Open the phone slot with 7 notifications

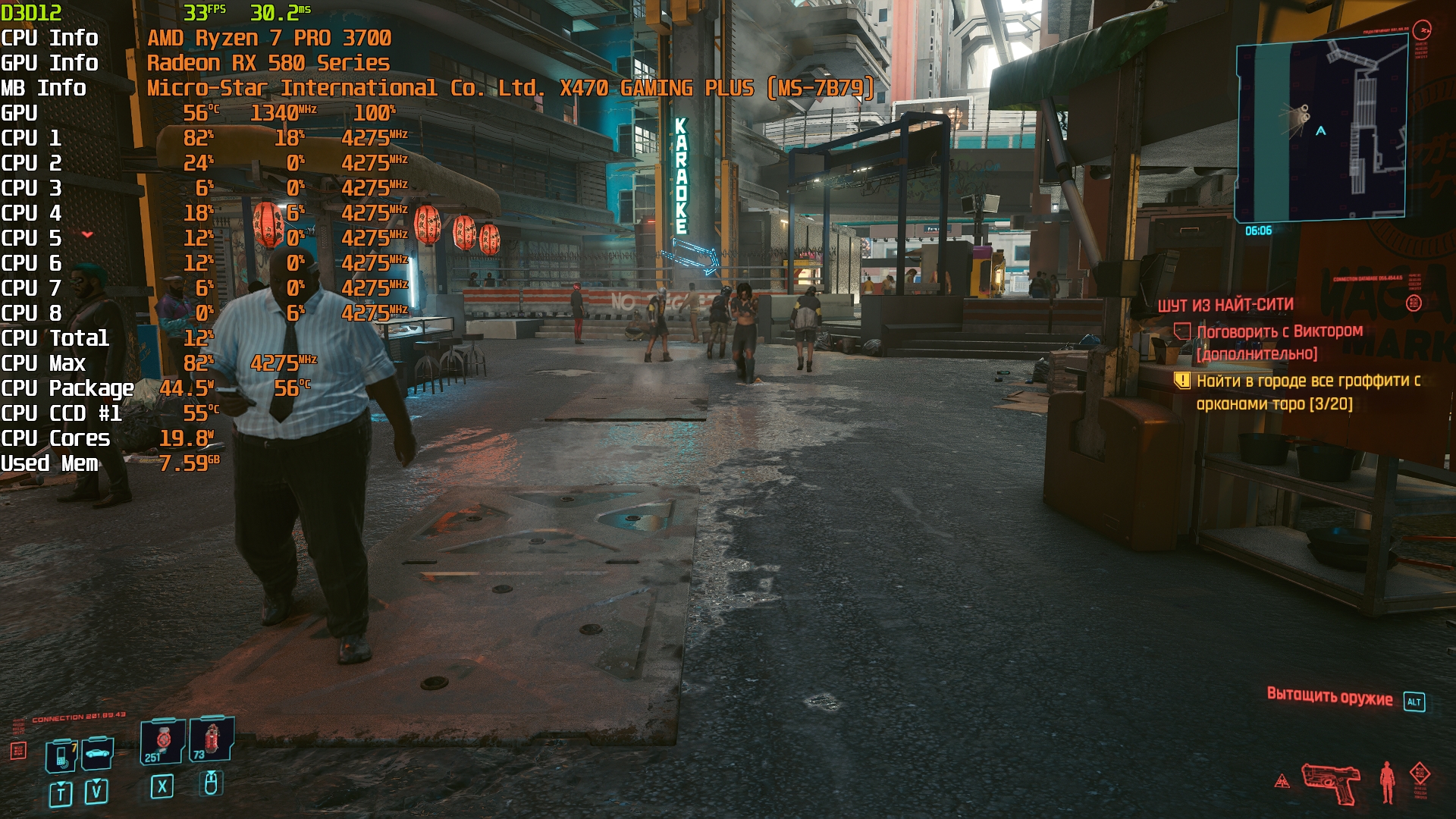[62, 755]
